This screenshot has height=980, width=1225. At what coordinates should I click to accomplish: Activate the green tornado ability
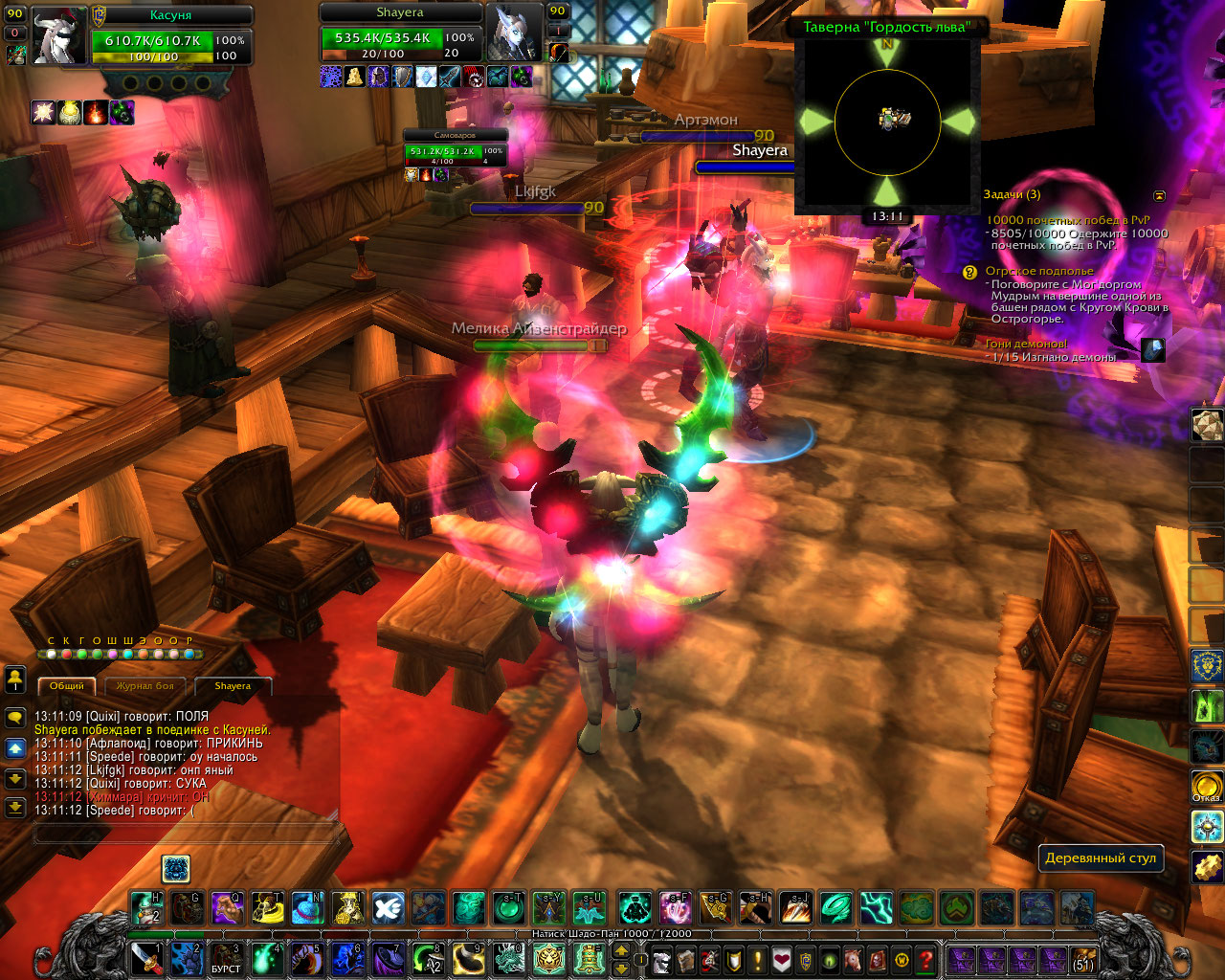(x=836, y=907)
